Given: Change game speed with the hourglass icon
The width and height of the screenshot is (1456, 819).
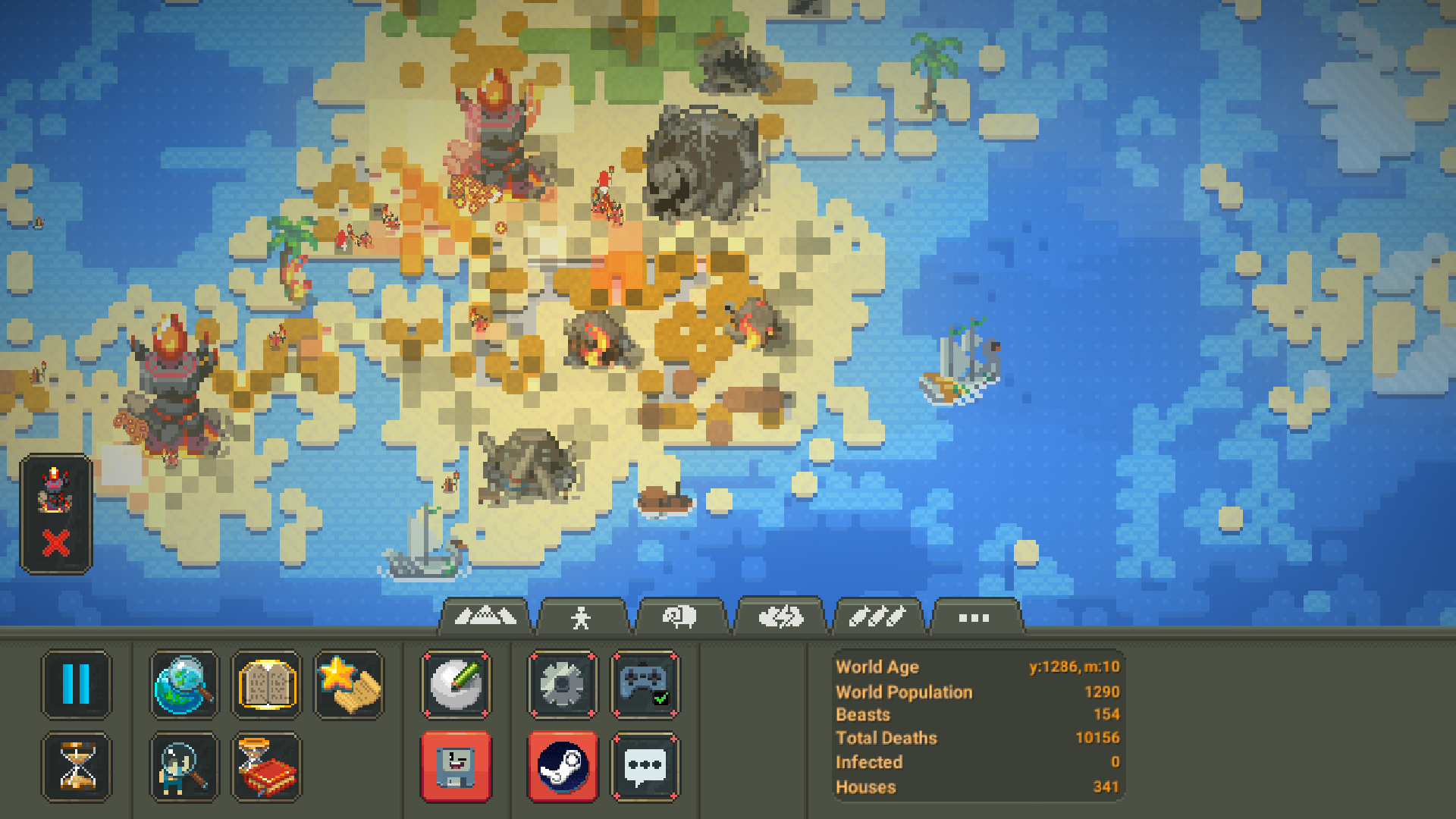Looking at the screenshot, I should [x=77, y=767].
